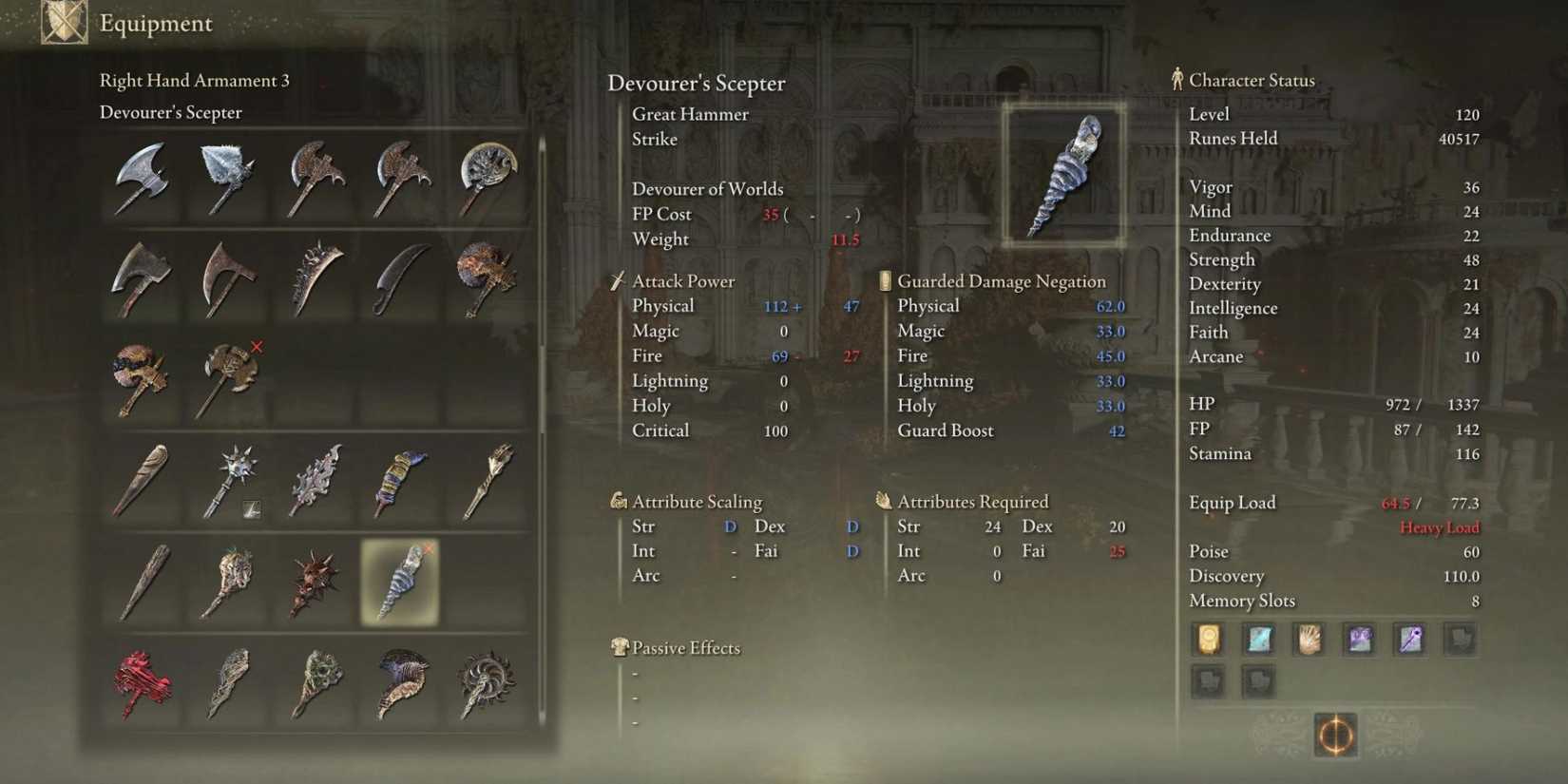Screen dimensions: 1568x784
Task: Click the Attack Power sword icon
Action: pyautogui.click(x=617, y=280)
